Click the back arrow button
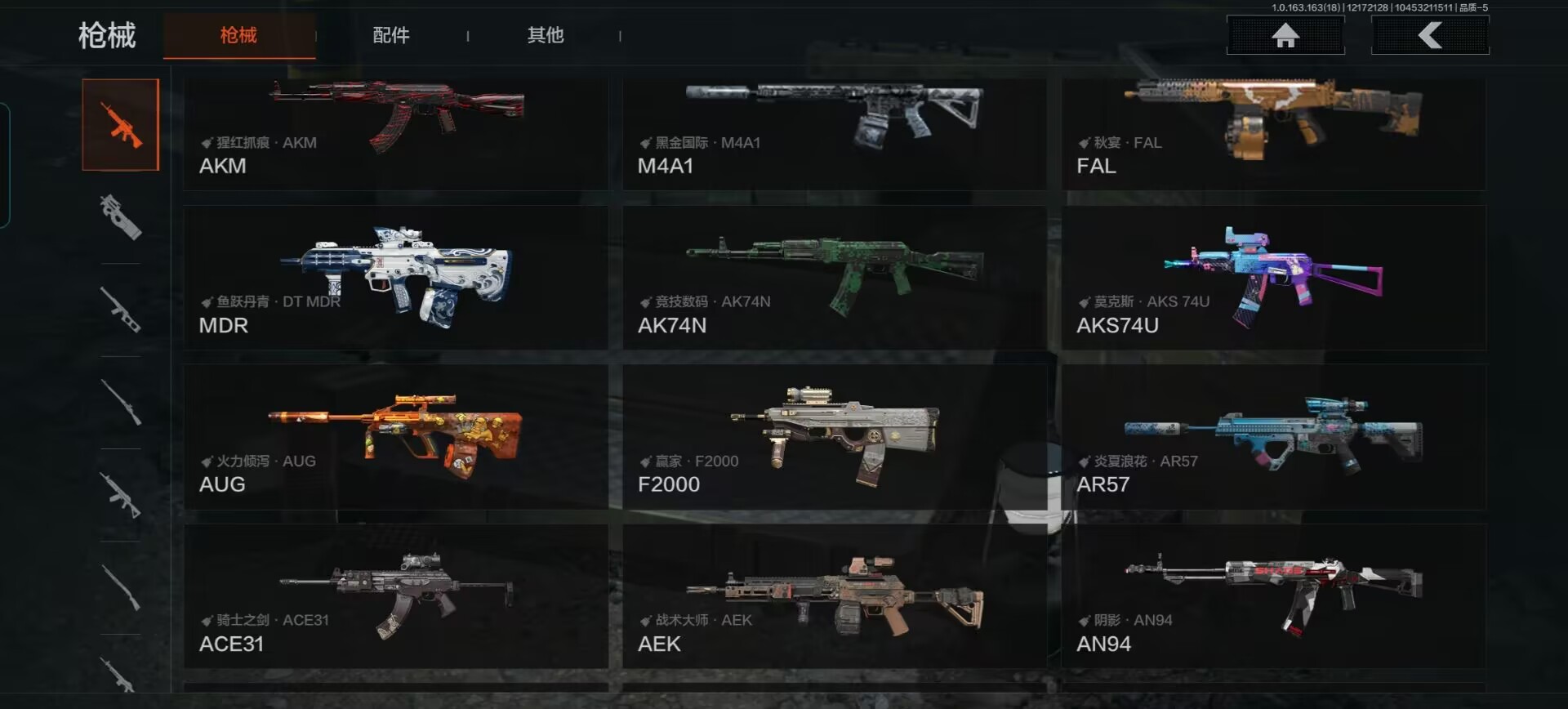 [x=1430, y=35]
